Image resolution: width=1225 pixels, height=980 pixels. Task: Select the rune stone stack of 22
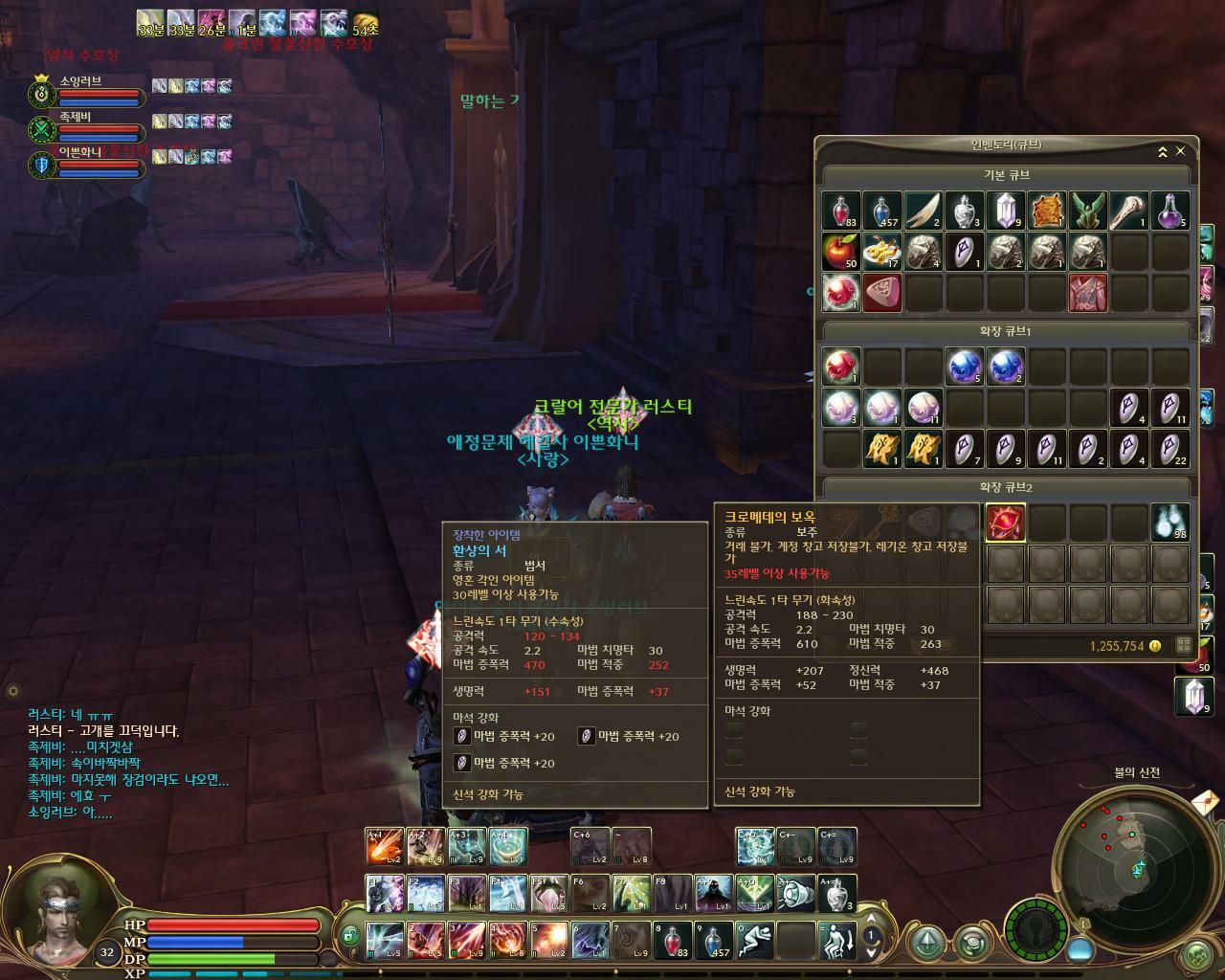click(1170, 449)
